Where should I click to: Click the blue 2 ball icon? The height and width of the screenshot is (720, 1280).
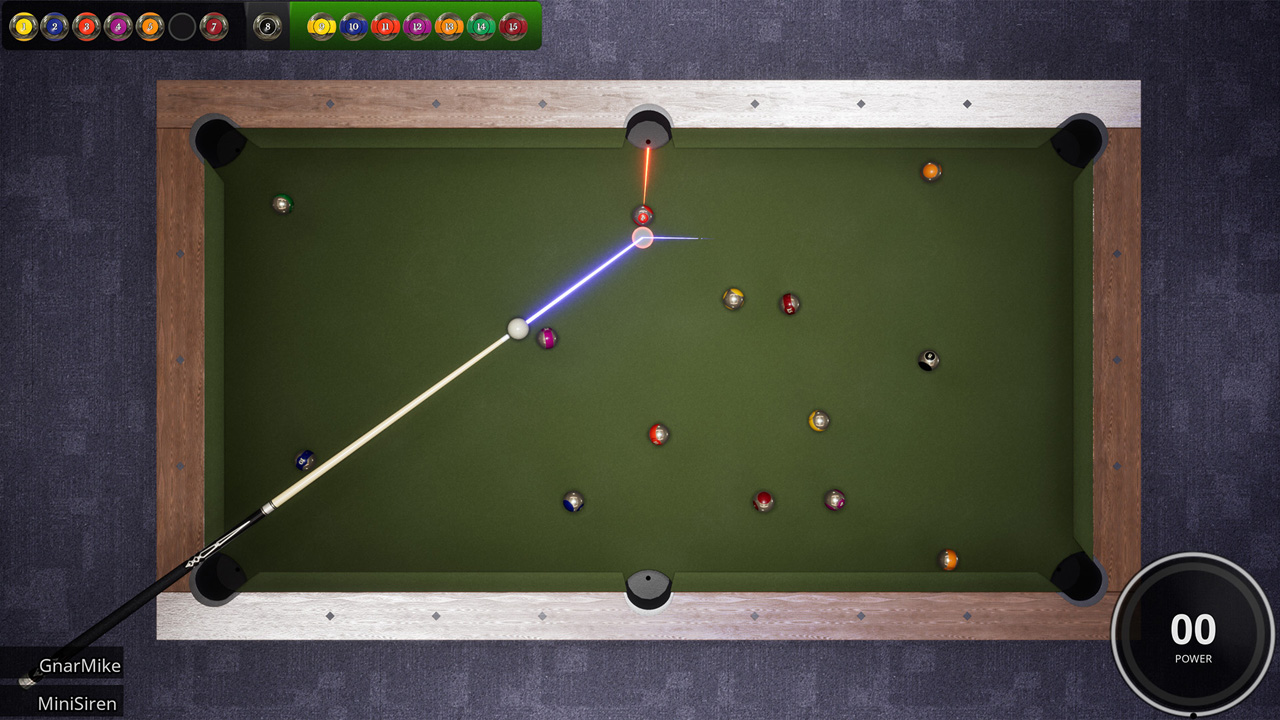tap(55, 26)
